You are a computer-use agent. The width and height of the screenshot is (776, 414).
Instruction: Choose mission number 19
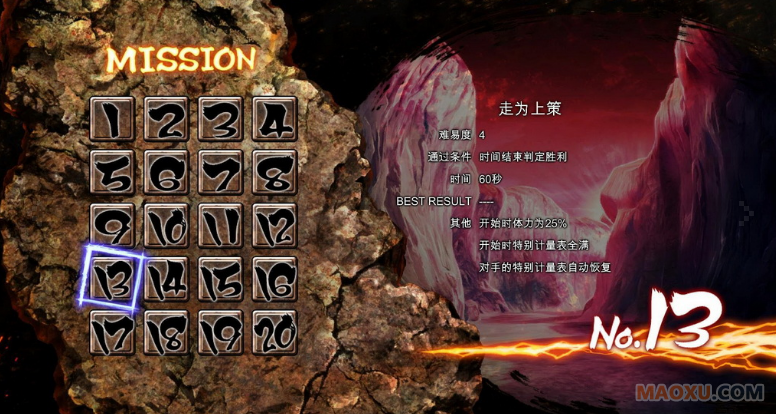coord(221,332)
